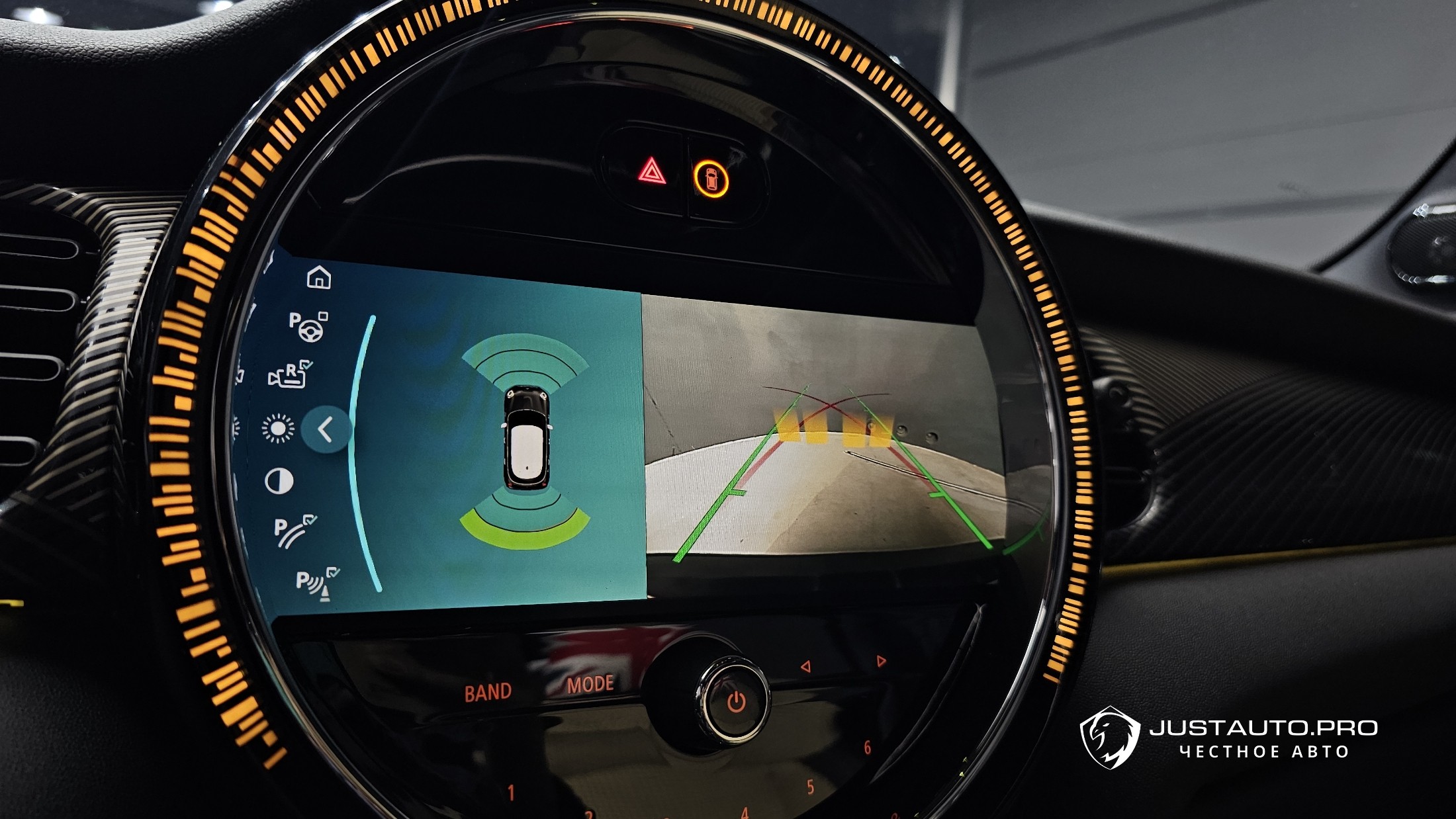
Task: Toggle the rear view camera icon
Action: point(290,375)
